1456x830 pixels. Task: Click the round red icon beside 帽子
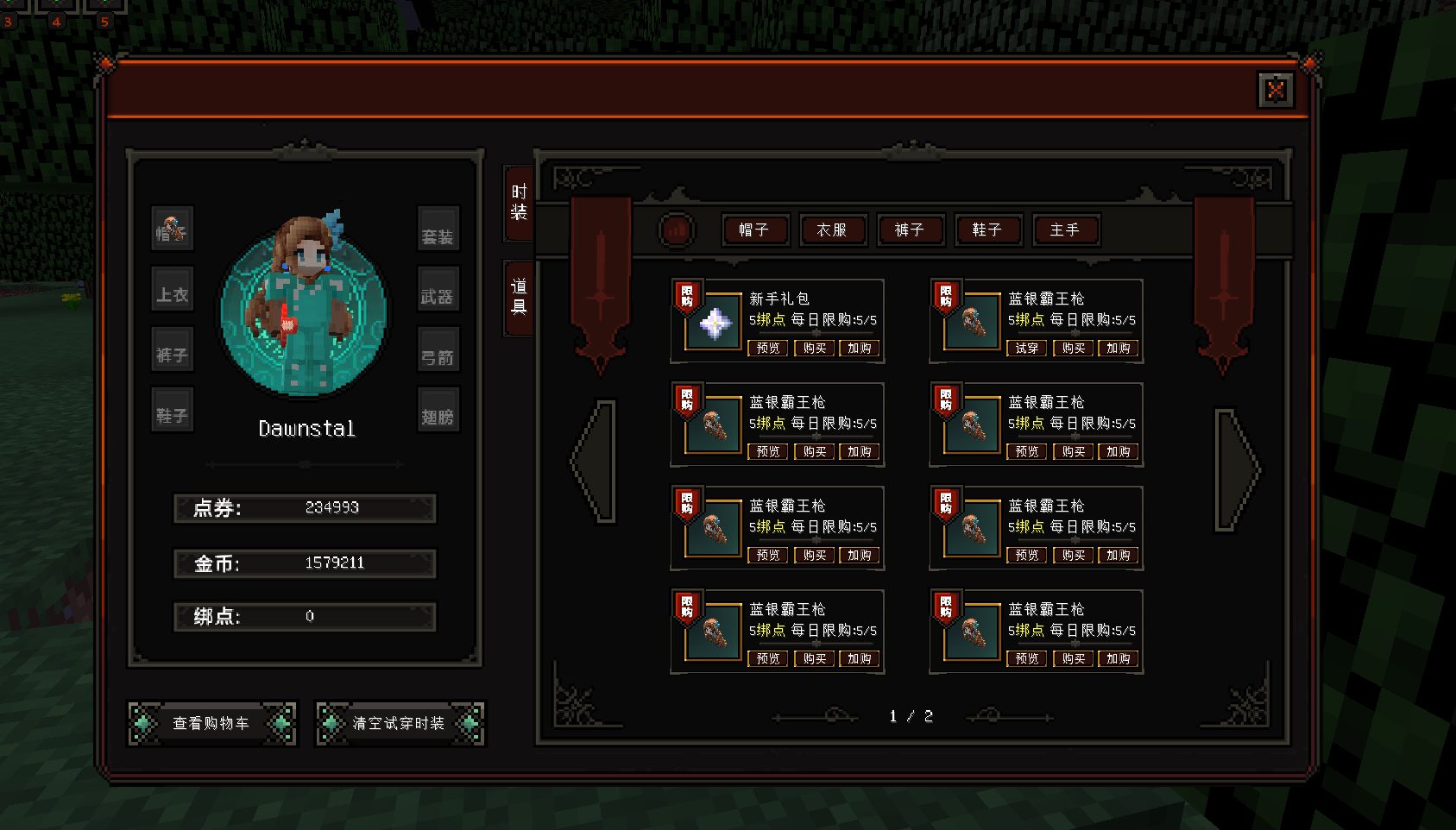[677, 230]
